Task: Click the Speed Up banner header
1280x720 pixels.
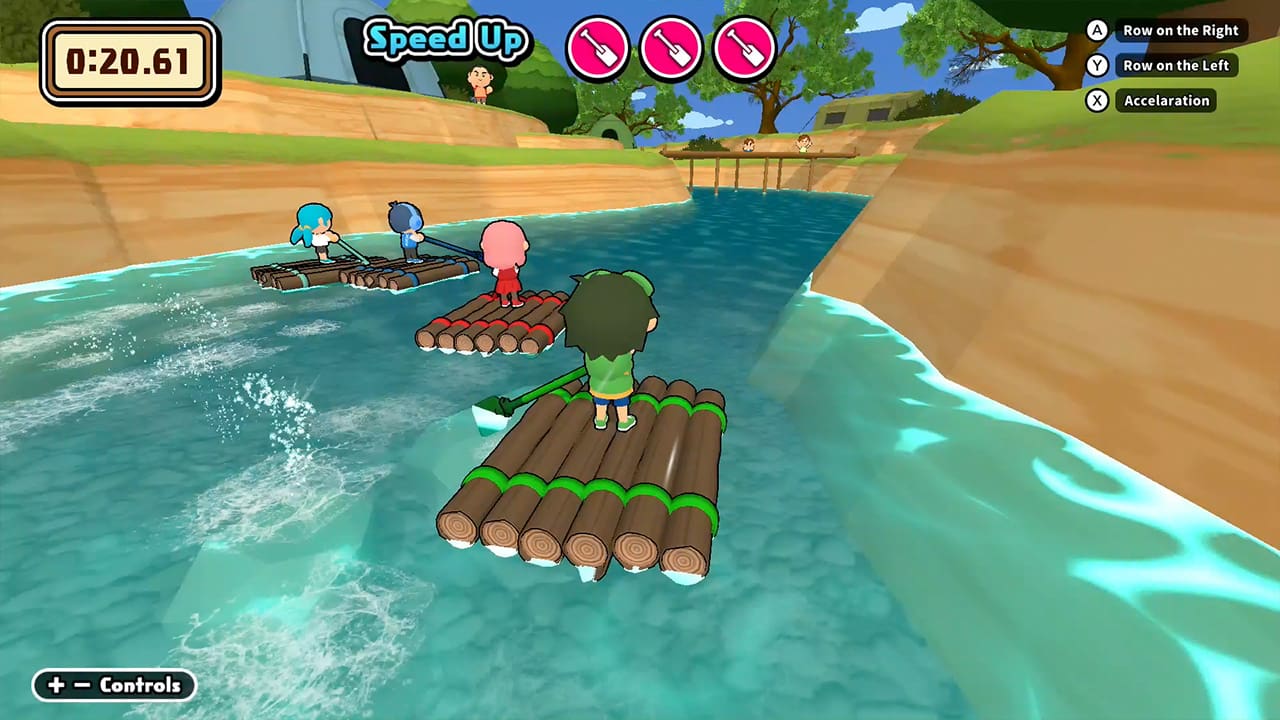Action: click(447, 41)
